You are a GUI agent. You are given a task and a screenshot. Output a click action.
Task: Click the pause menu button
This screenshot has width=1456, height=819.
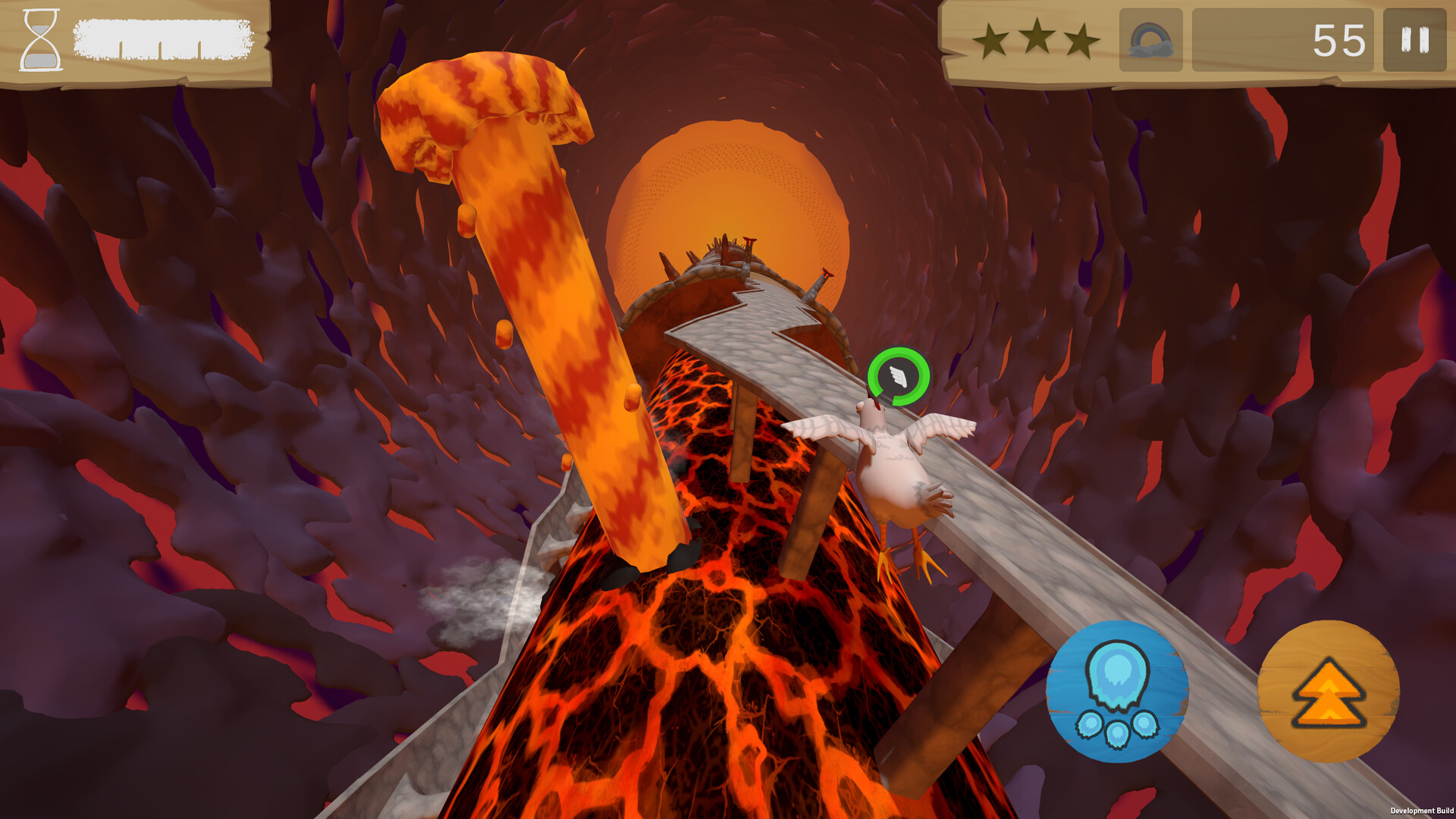(x=1410, y=36)
